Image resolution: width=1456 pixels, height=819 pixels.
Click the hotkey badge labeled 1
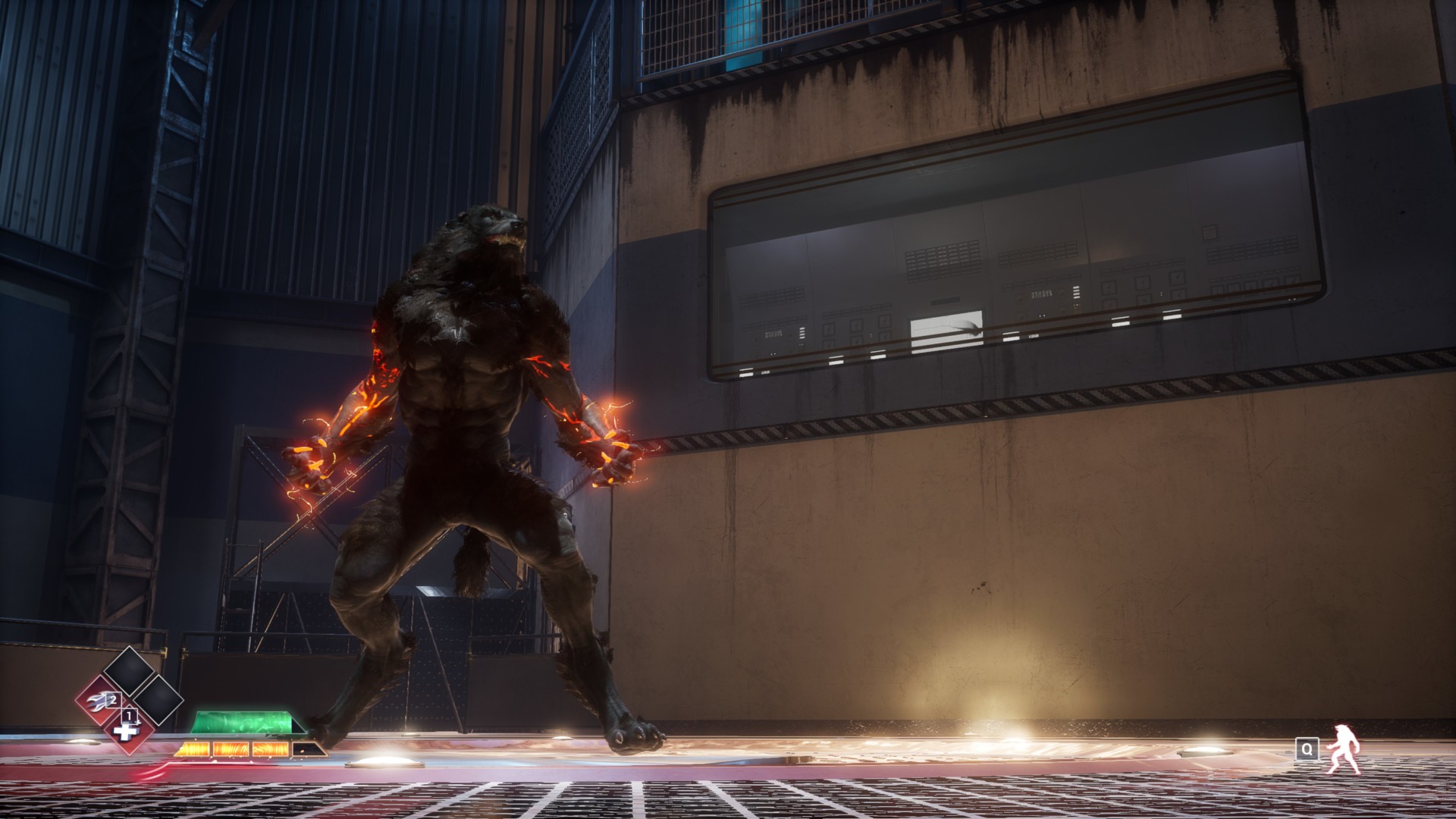click(129, 714)
